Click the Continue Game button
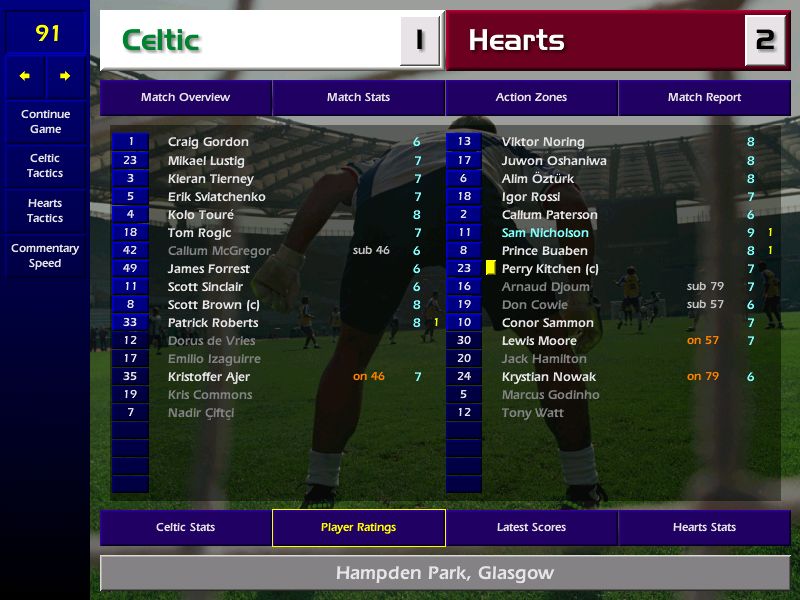Viewport: 800px width, 600px height. [x=45, y=121]
